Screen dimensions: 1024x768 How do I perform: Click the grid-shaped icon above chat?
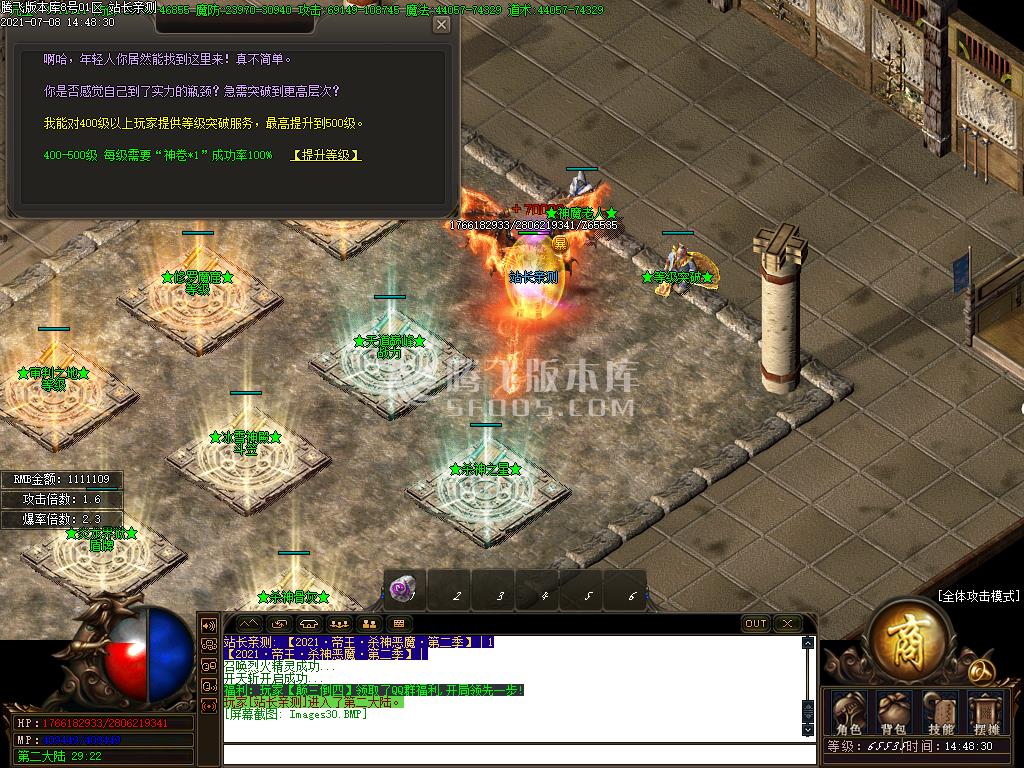(x=398, y=624)
